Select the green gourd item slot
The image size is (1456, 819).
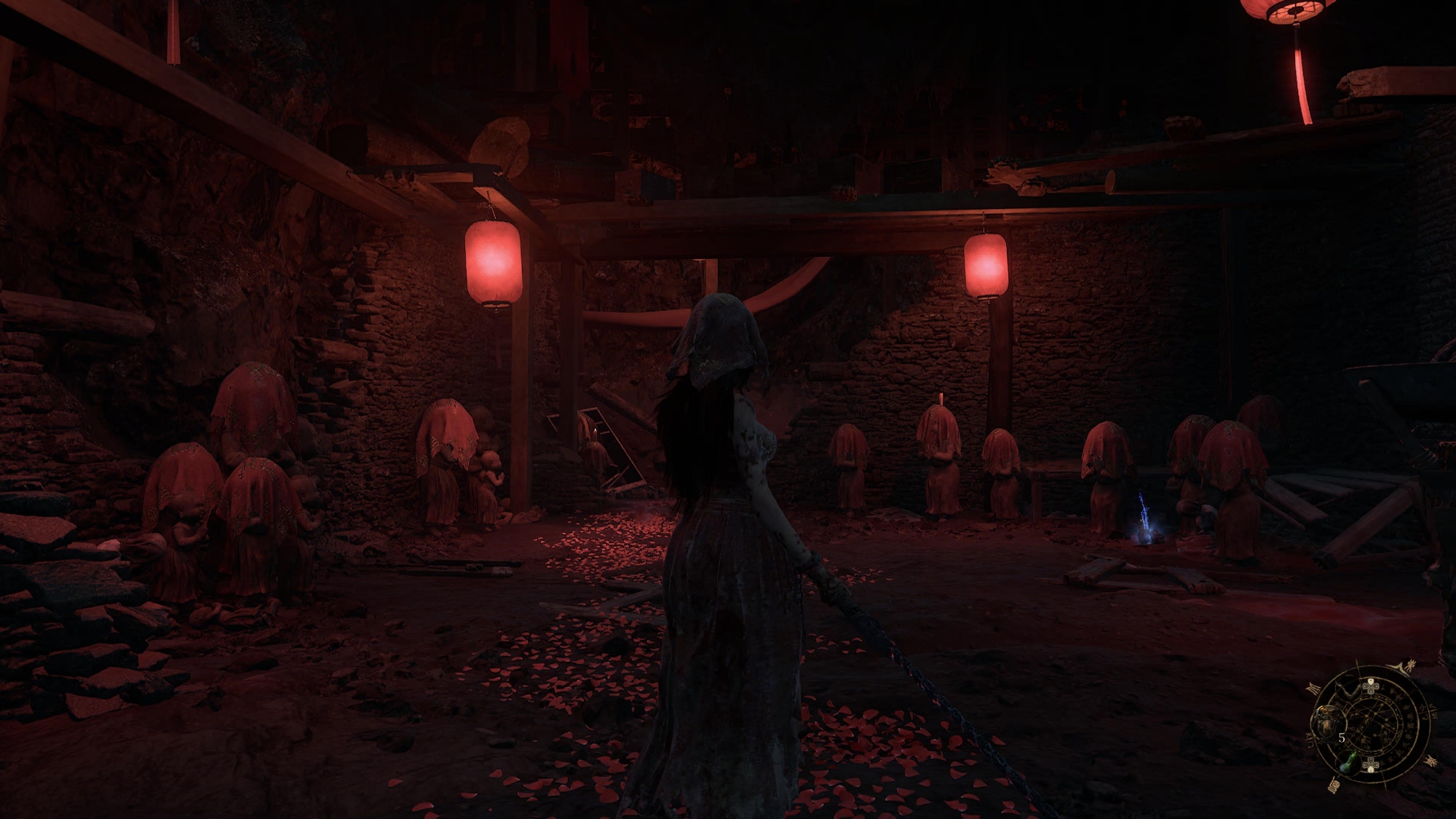1348,764
